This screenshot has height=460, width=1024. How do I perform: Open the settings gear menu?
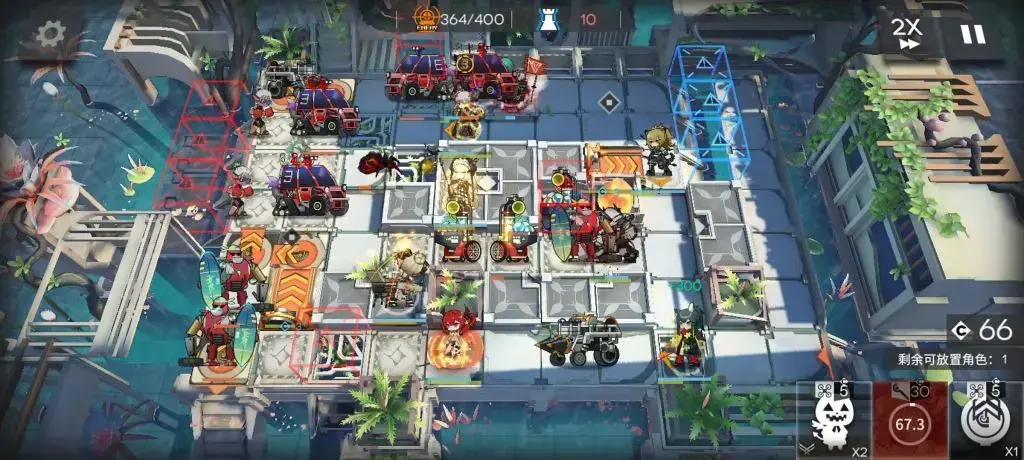coord(48,34)
